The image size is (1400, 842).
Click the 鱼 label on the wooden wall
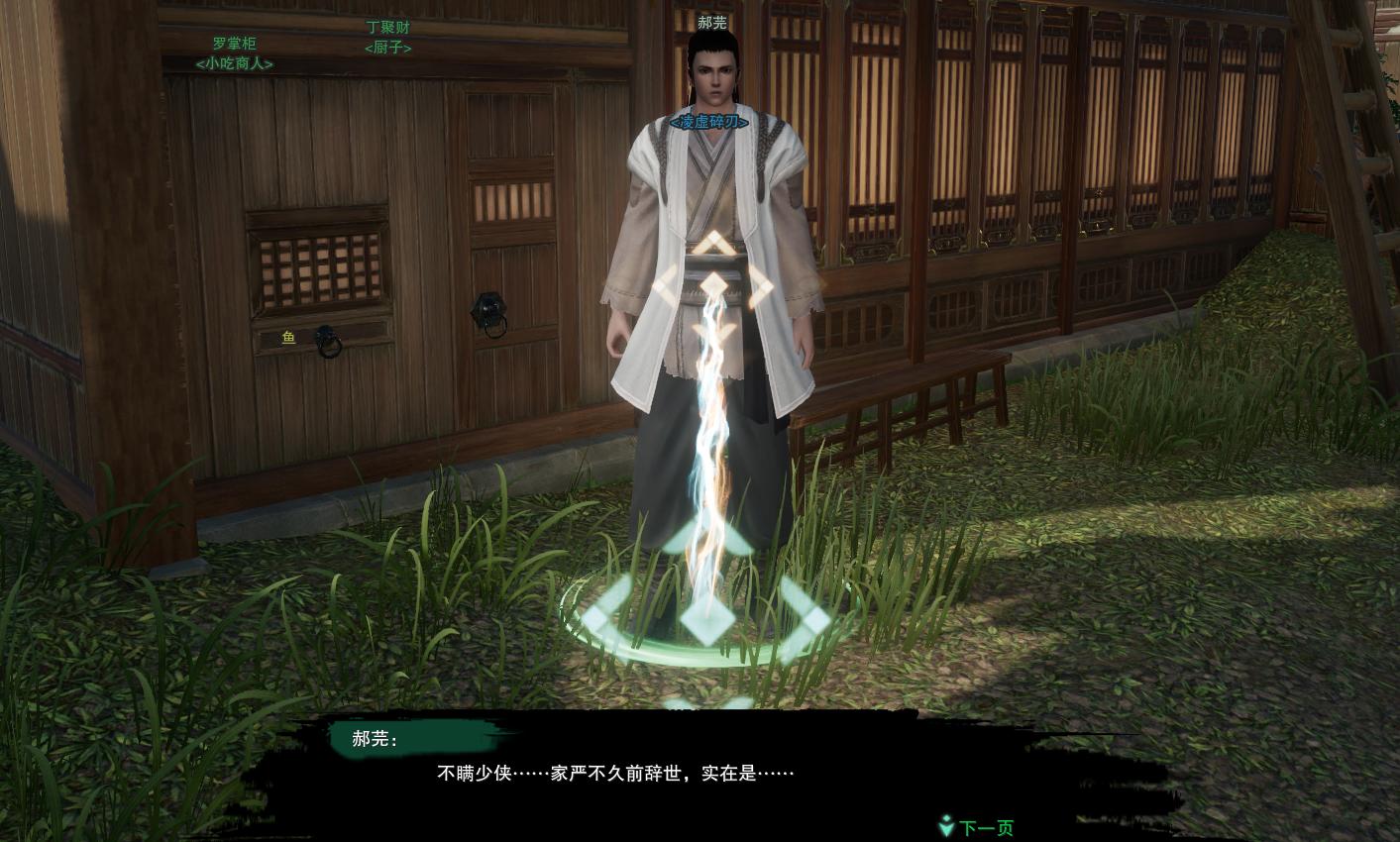coord(287,338)
